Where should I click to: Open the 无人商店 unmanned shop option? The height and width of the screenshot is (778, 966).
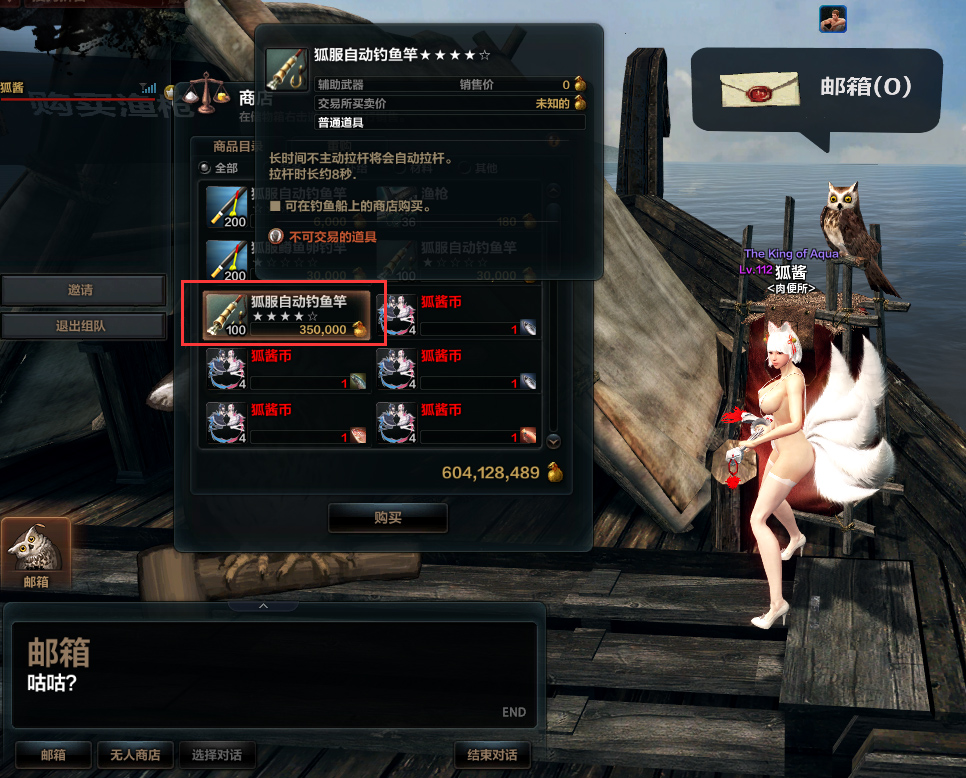coord(135,755)
